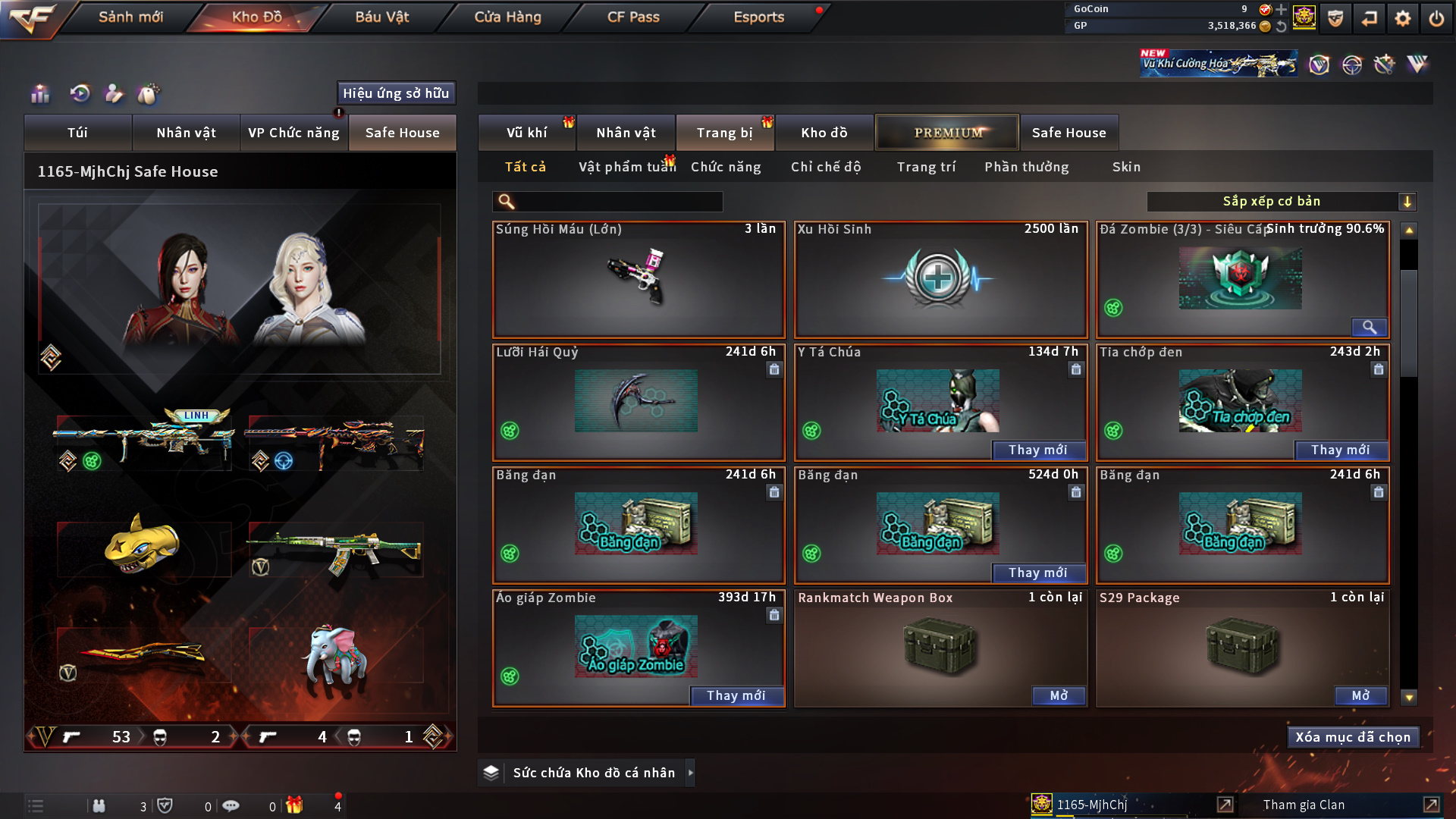Open the Rankmatch Weapon Box
The width and height of the screenshot is (1456, 819).
click(1059, 696)
